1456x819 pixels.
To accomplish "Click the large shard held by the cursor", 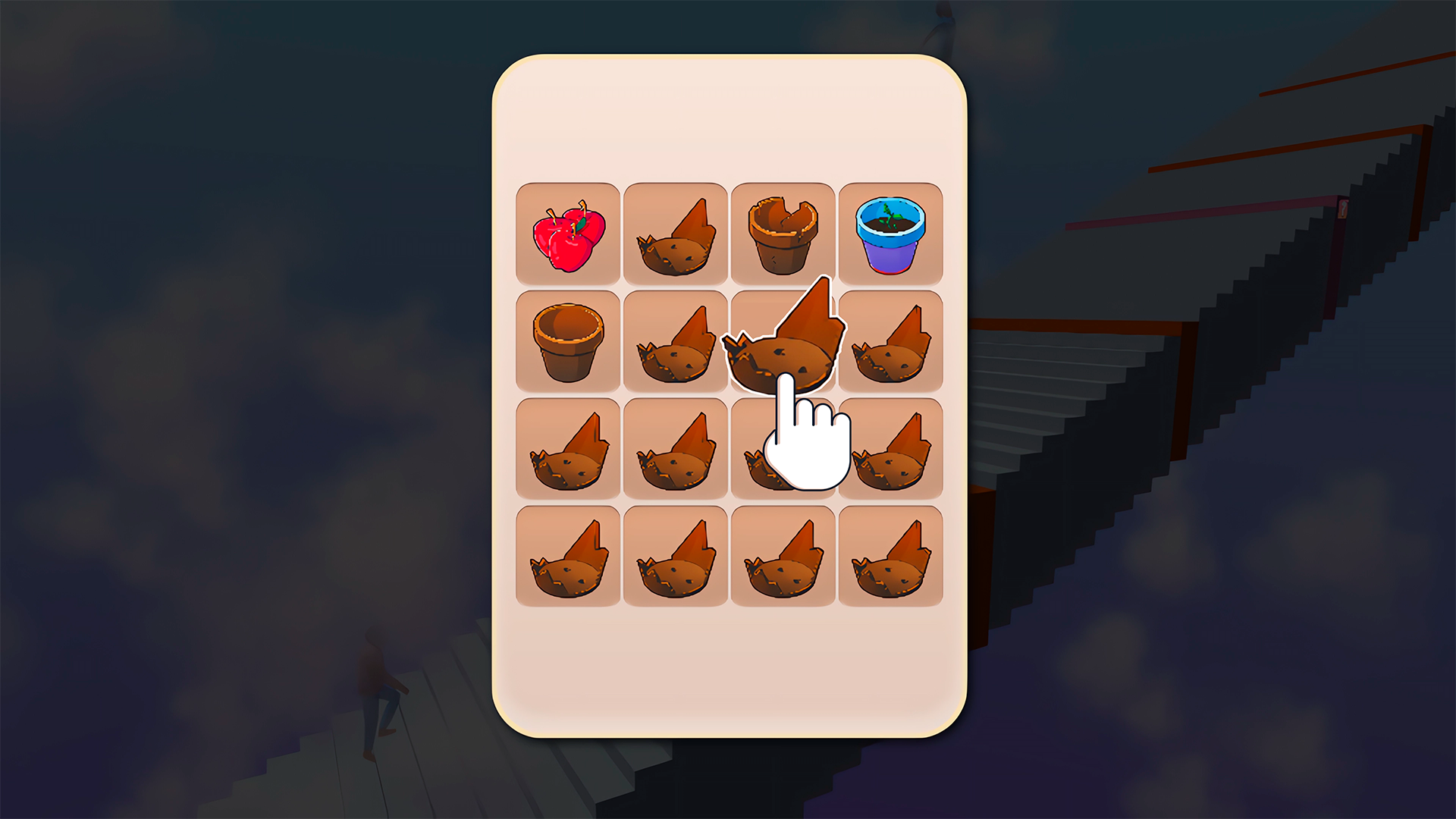I will pyautogui.click(x=785, y=341).
